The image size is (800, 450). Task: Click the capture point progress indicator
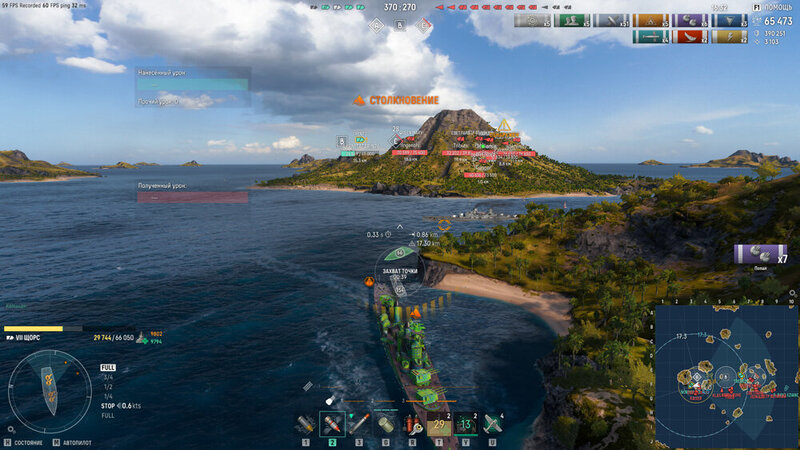point(399,267)
